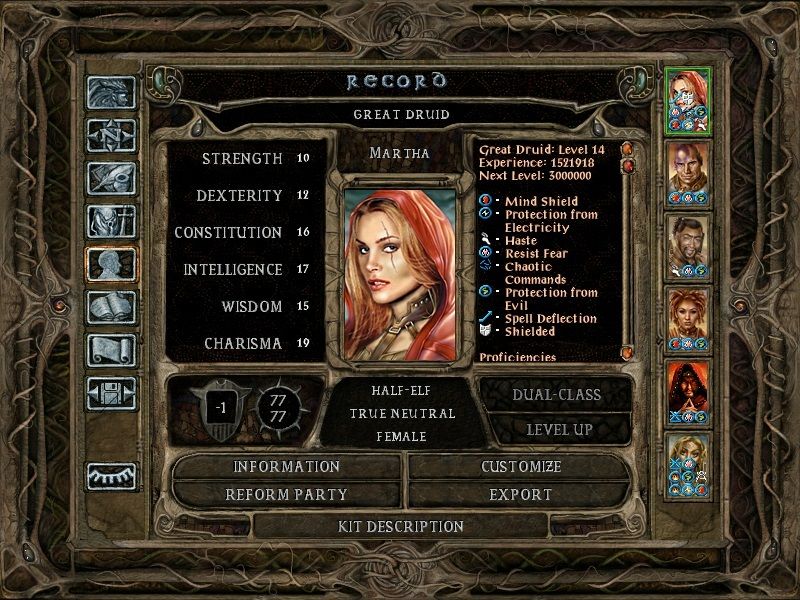
Task: Open the mage spellbook icon
Action: coord(111,307)
